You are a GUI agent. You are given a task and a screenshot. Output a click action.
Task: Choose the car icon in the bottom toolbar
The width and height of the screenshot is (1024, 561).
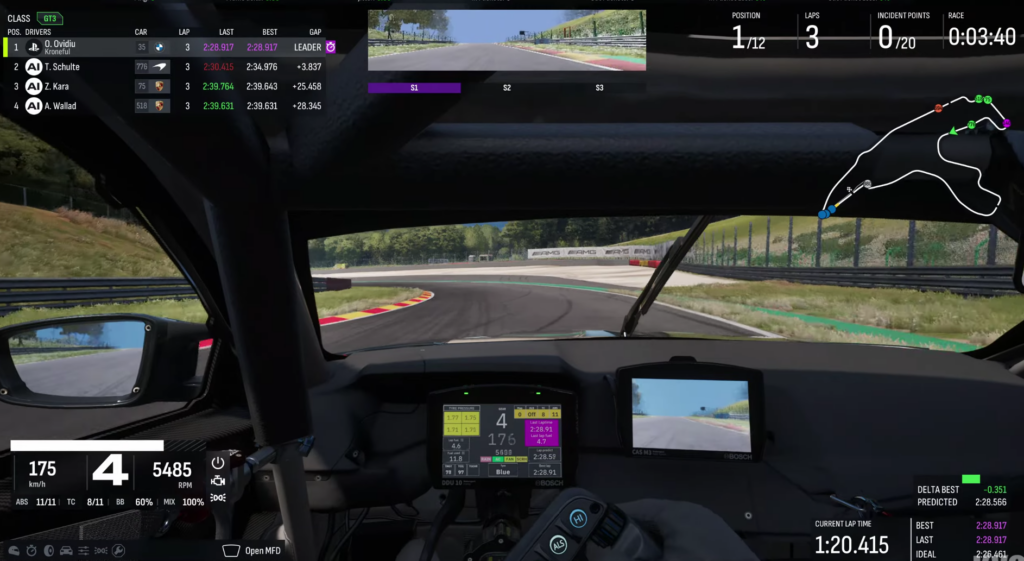tap(66, 550)
